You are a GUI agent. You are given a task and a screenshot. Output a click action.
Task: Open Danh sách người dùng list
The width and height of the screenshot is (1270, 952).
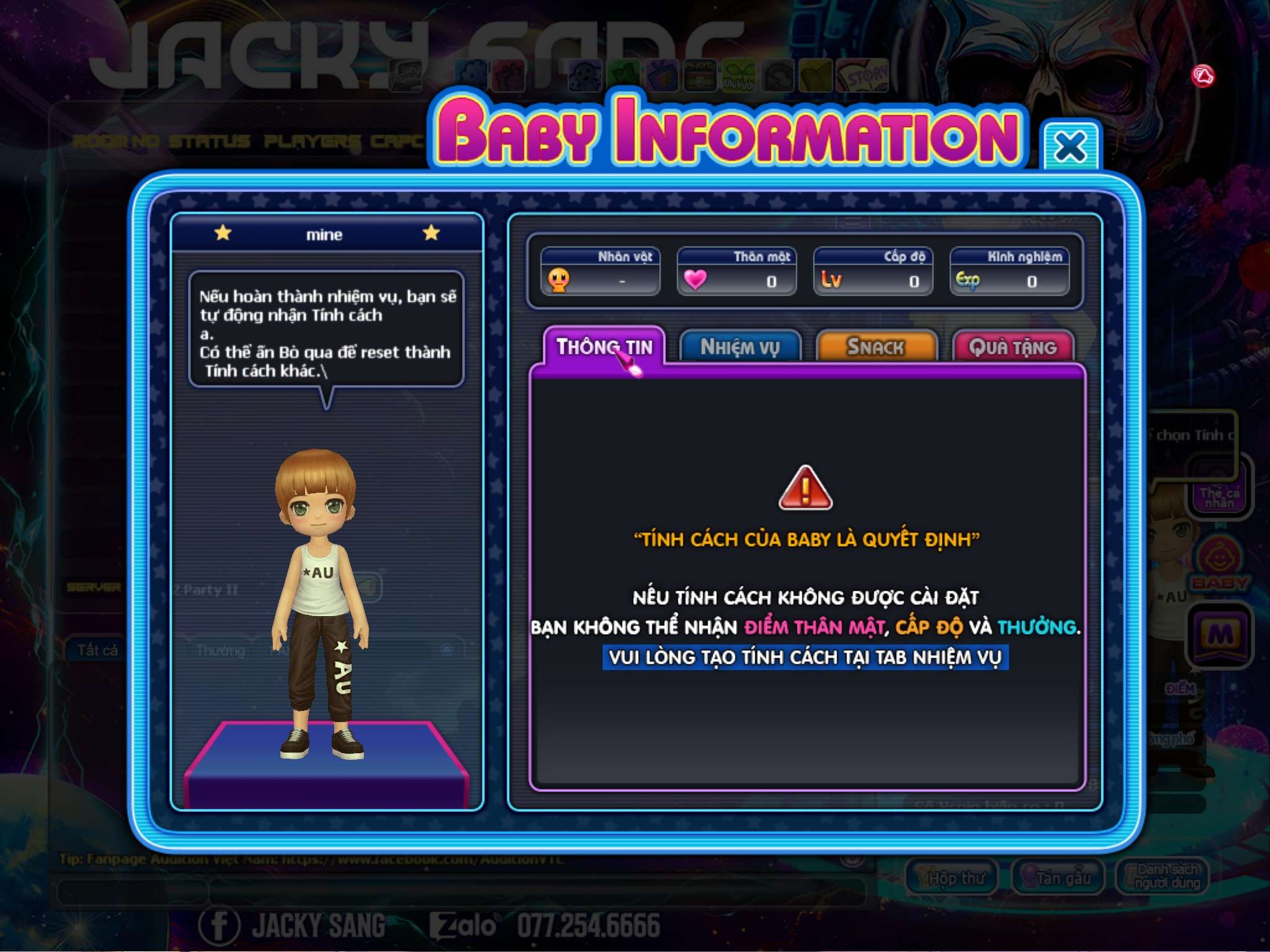1162,876
